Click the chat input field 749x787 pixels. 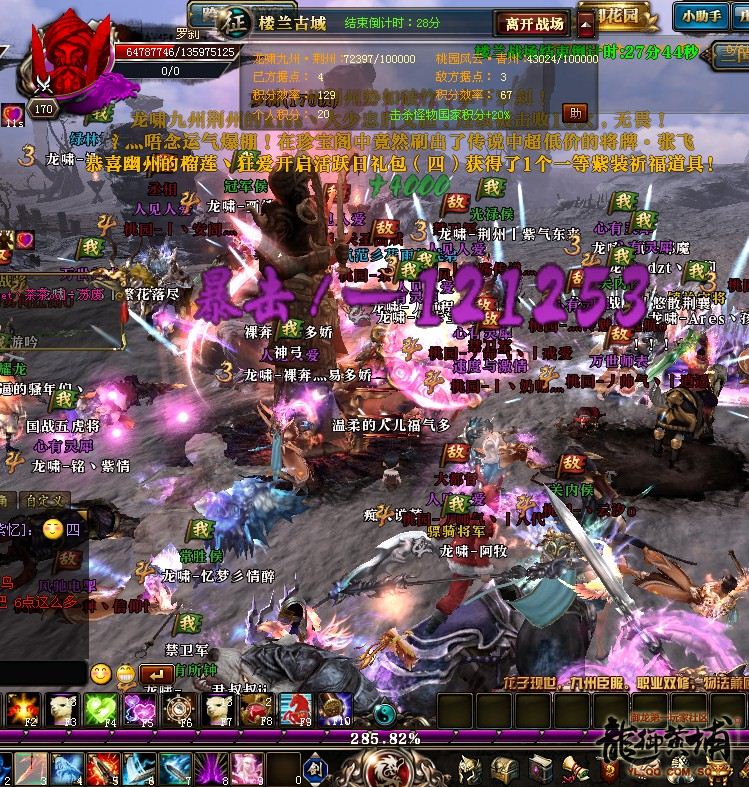click(x=42, y=673)
